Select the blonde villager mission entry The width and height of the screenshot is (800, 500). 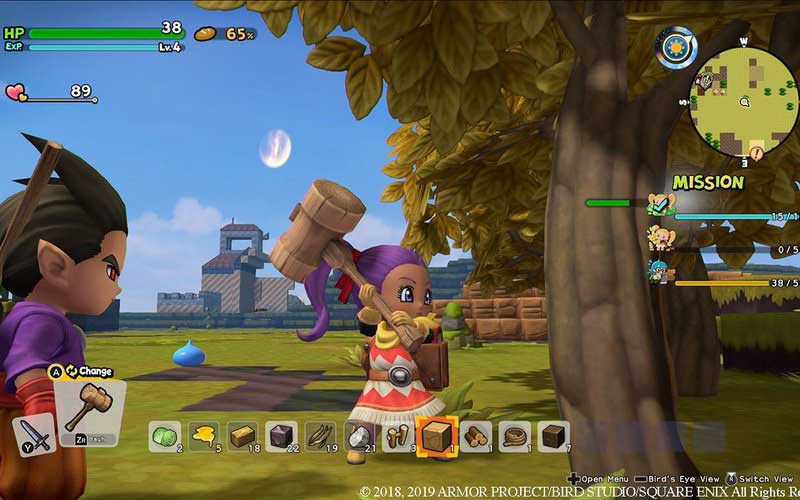(661, 239)
